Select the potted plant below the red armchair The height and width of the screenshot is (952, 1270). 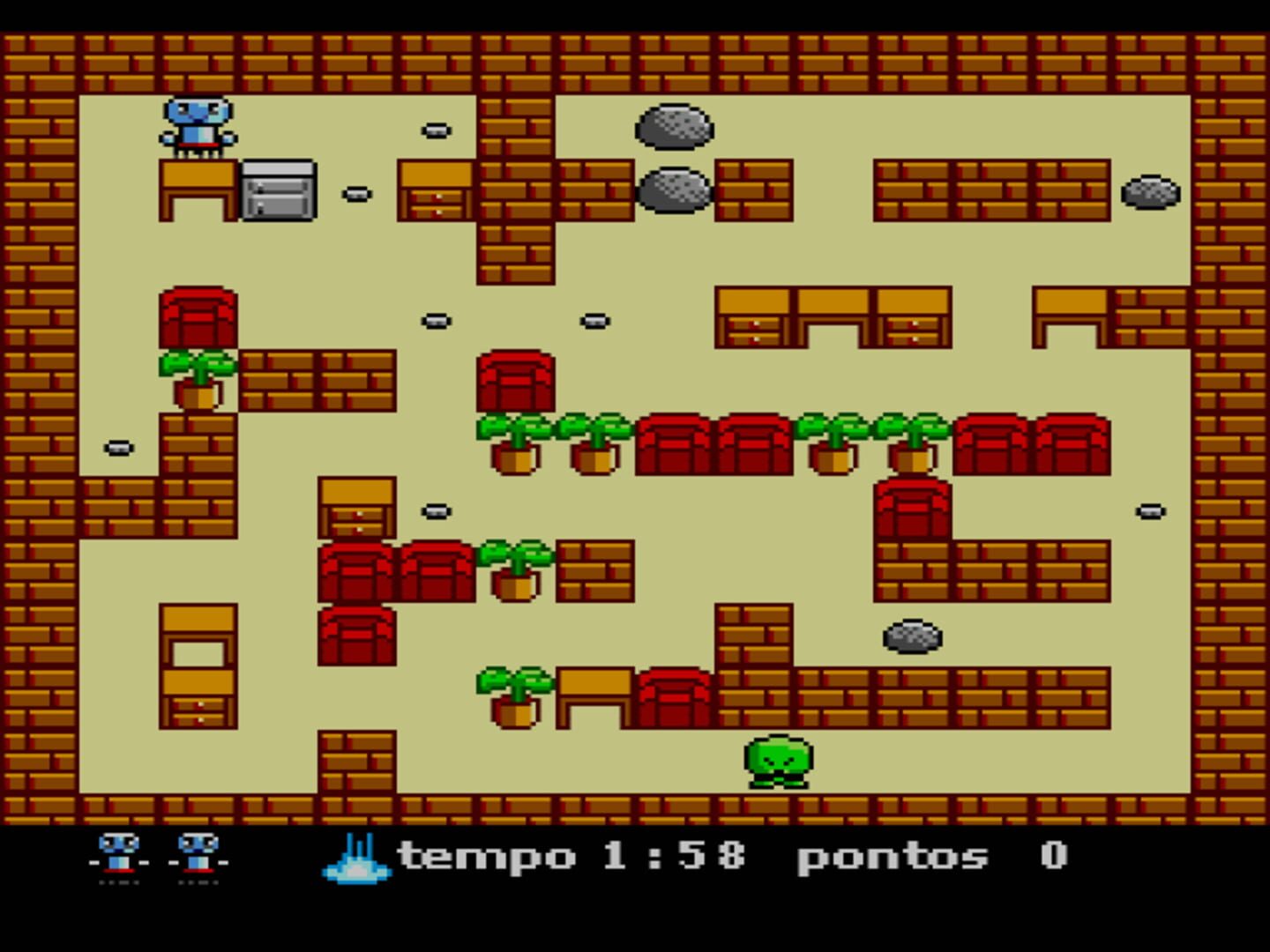point(196,379)
